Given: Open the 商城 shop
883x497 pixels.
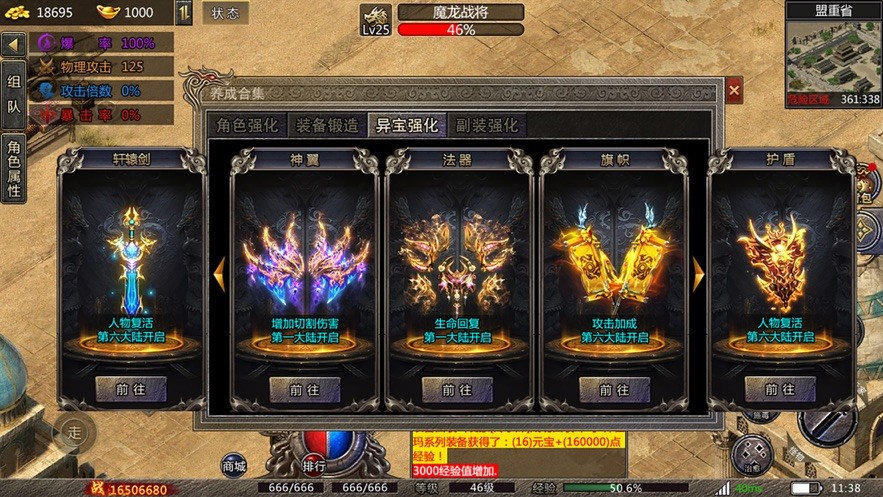Looking at the screenshot, I should 233,464.
